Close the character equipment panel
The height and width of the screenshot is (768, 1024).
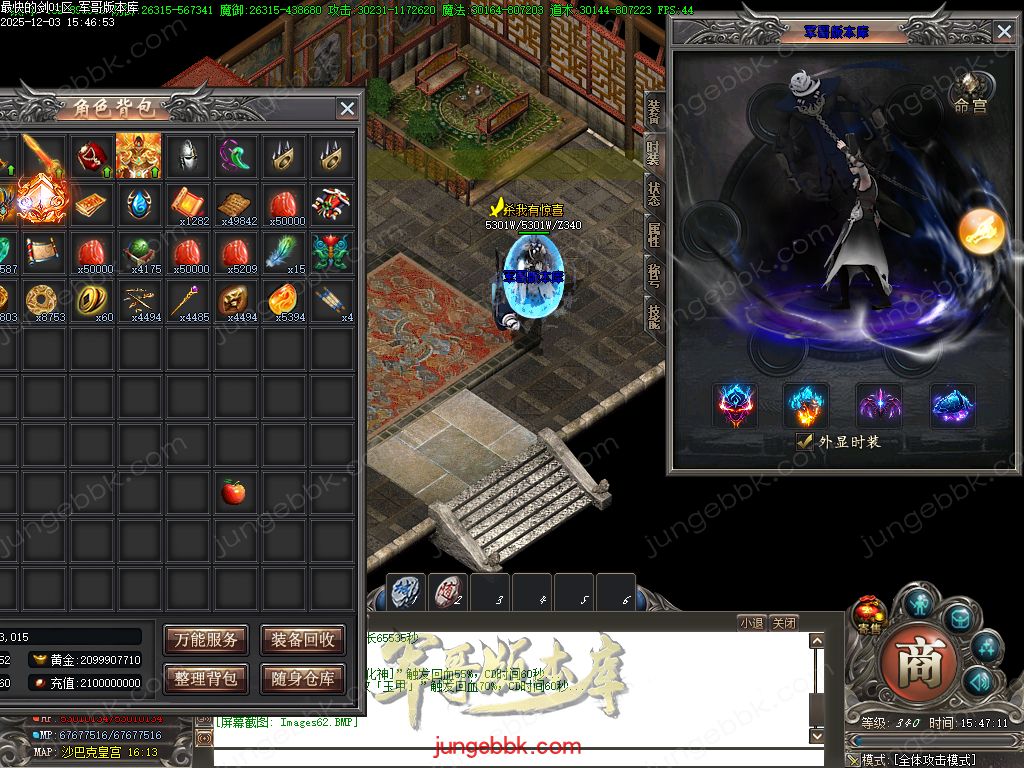pos(1004,32)
